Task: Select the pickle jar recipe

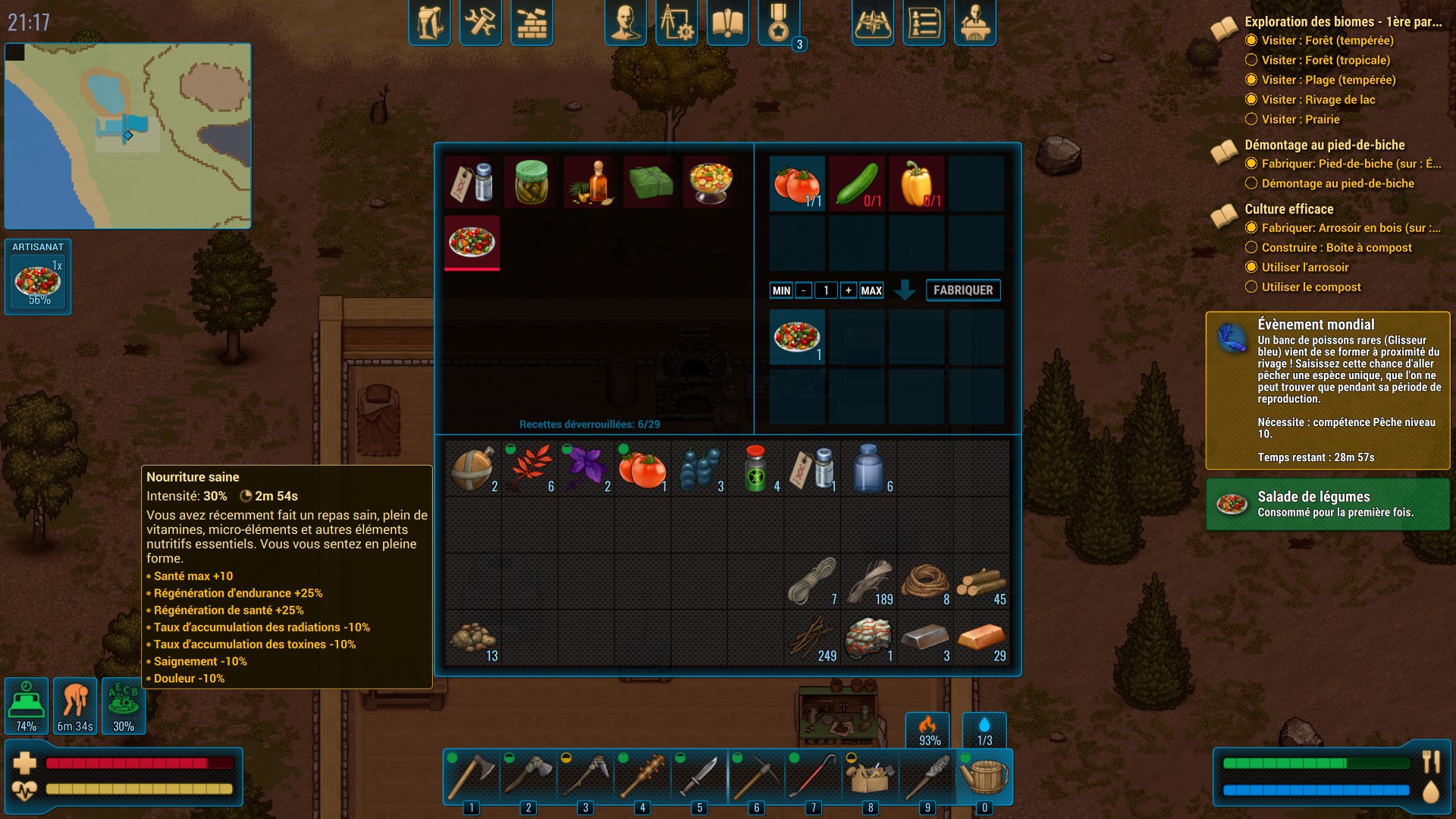Action: (x=531, y=183)
